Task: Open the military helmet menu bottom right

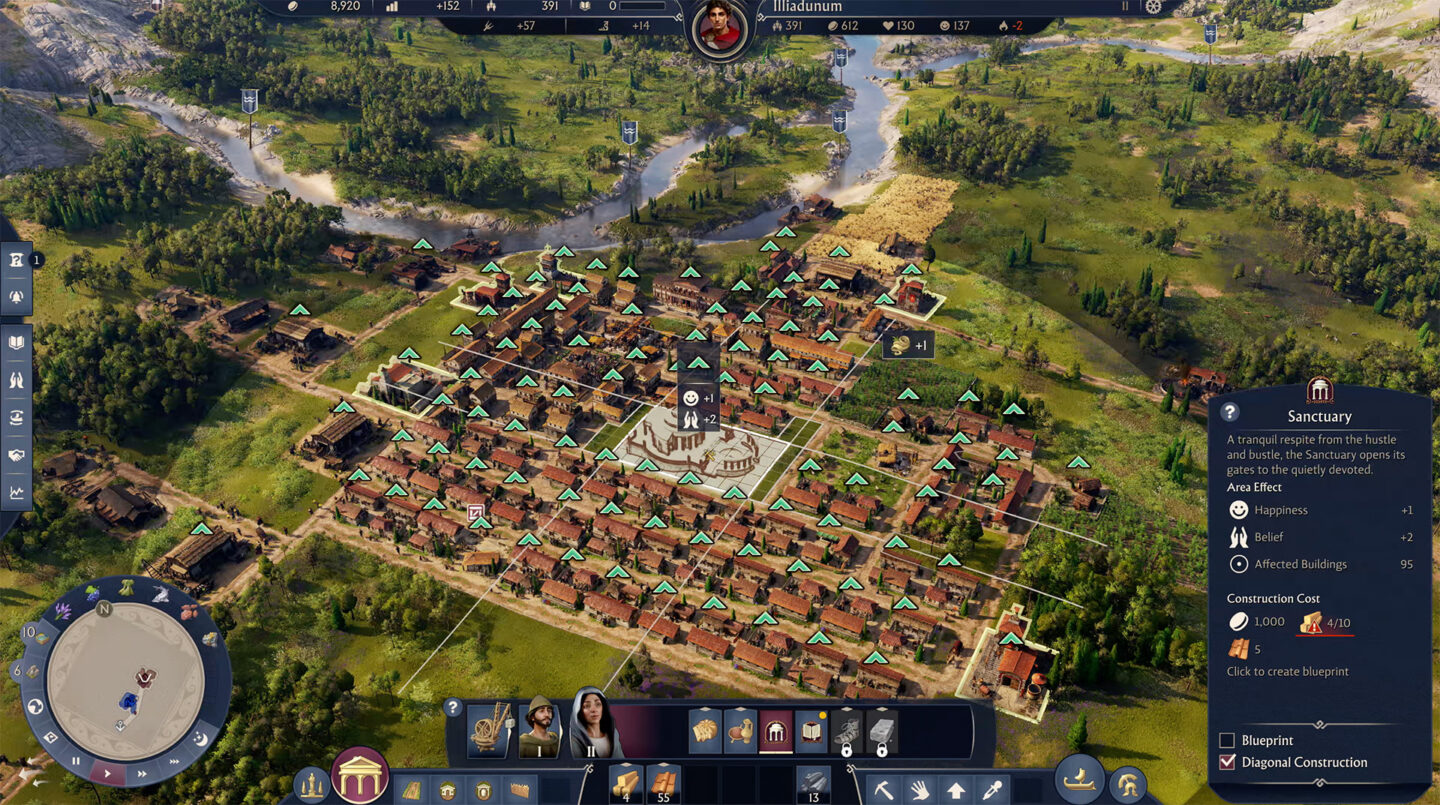Action: click(x=1126, y=785)
